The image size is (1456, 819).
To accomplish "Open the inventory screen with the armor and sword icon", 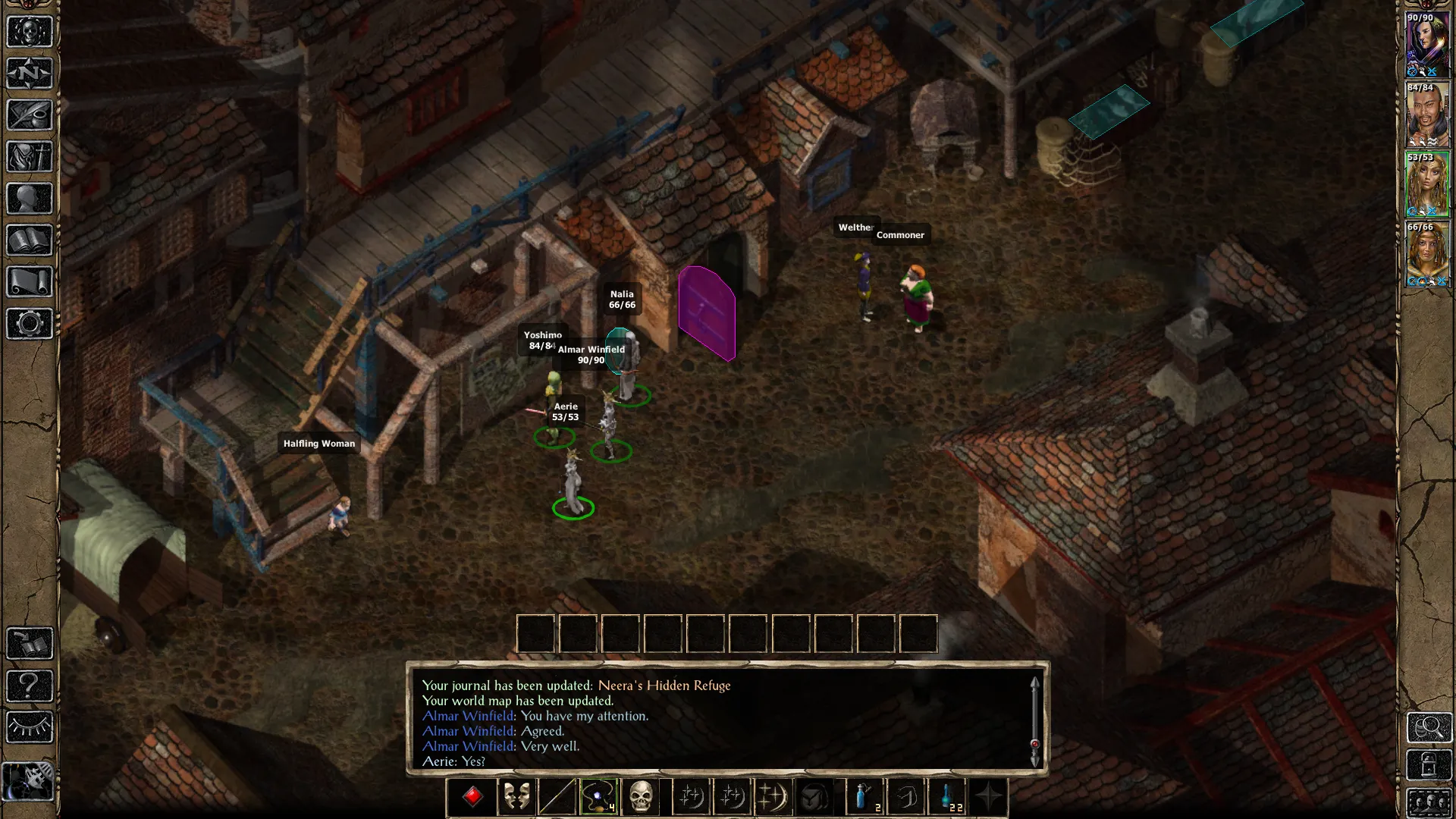I will (x=30, y=157).
